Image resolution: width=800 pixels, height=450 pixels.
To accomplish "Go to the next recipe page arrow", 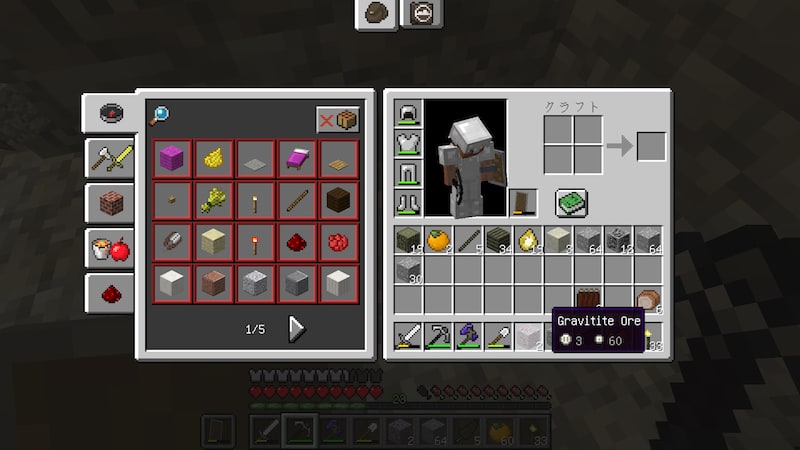I will tap(296, 329).
